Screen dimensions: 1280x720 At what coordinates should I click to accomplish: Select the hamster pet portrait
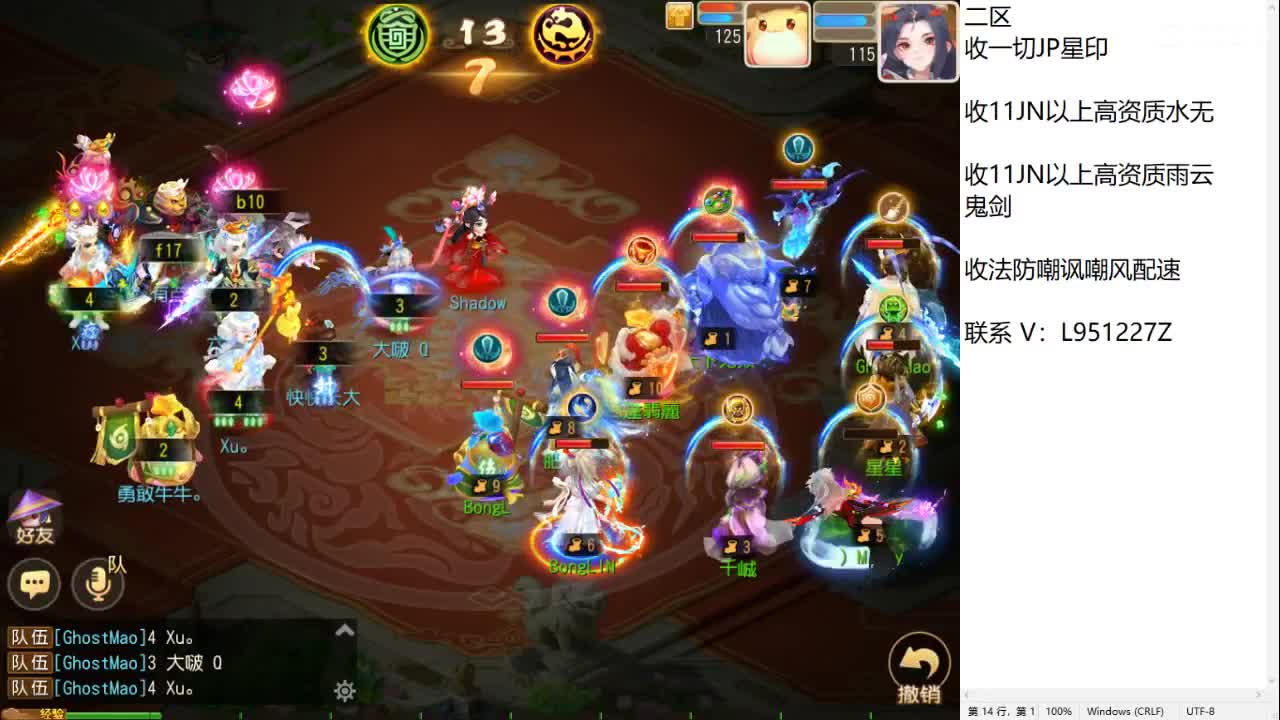777,34
